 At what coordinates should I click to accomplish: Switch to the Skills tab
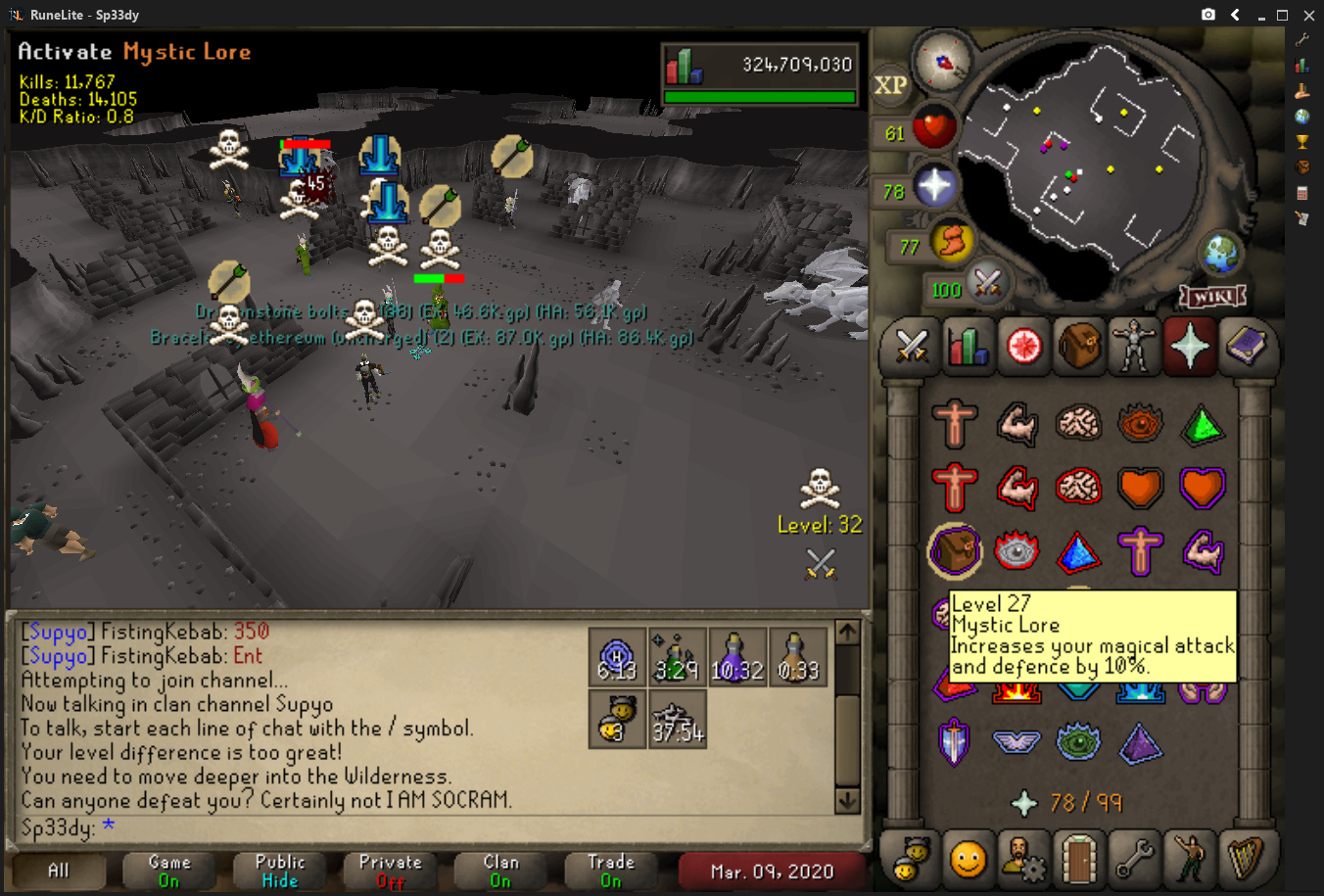coord(968,347)
